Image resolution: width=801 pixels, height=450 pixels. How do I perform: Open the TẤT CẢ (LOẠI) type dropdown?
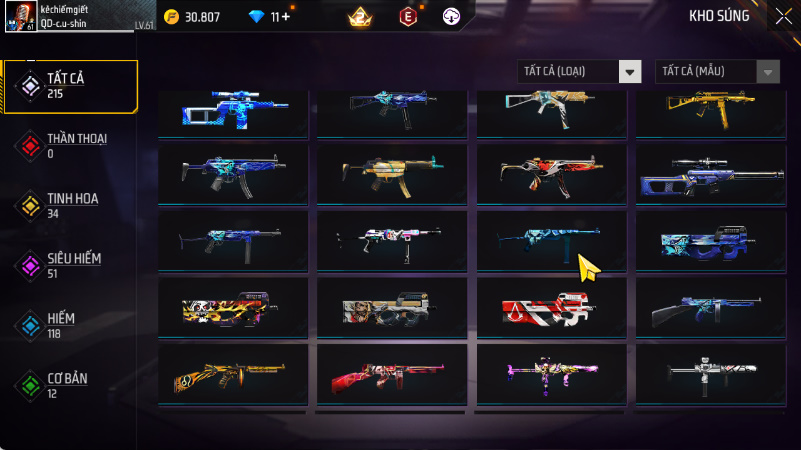coord(579,71)
